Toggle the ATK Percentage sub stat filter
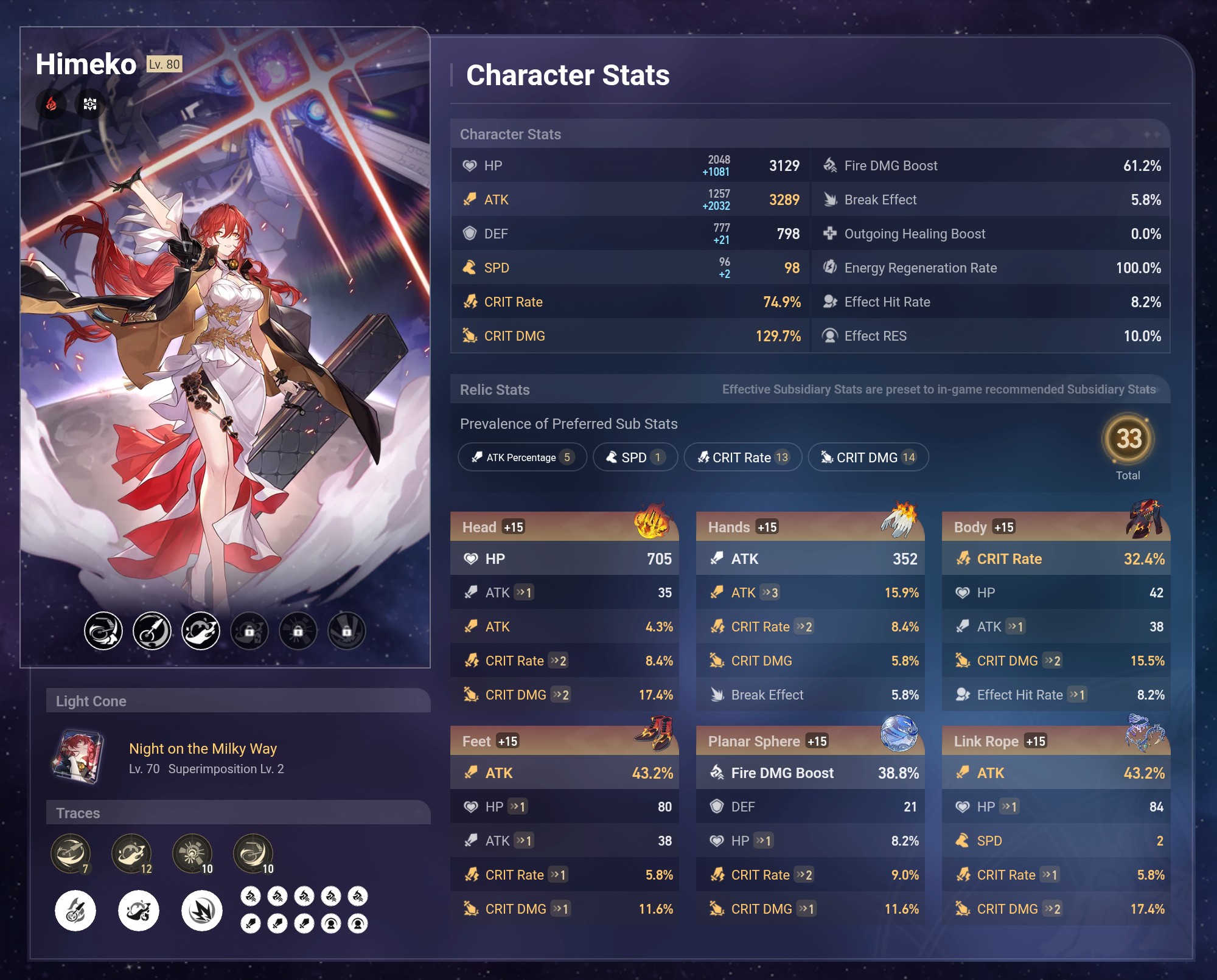This screenshot has width=1217, height=980. (x=521, y=457)
